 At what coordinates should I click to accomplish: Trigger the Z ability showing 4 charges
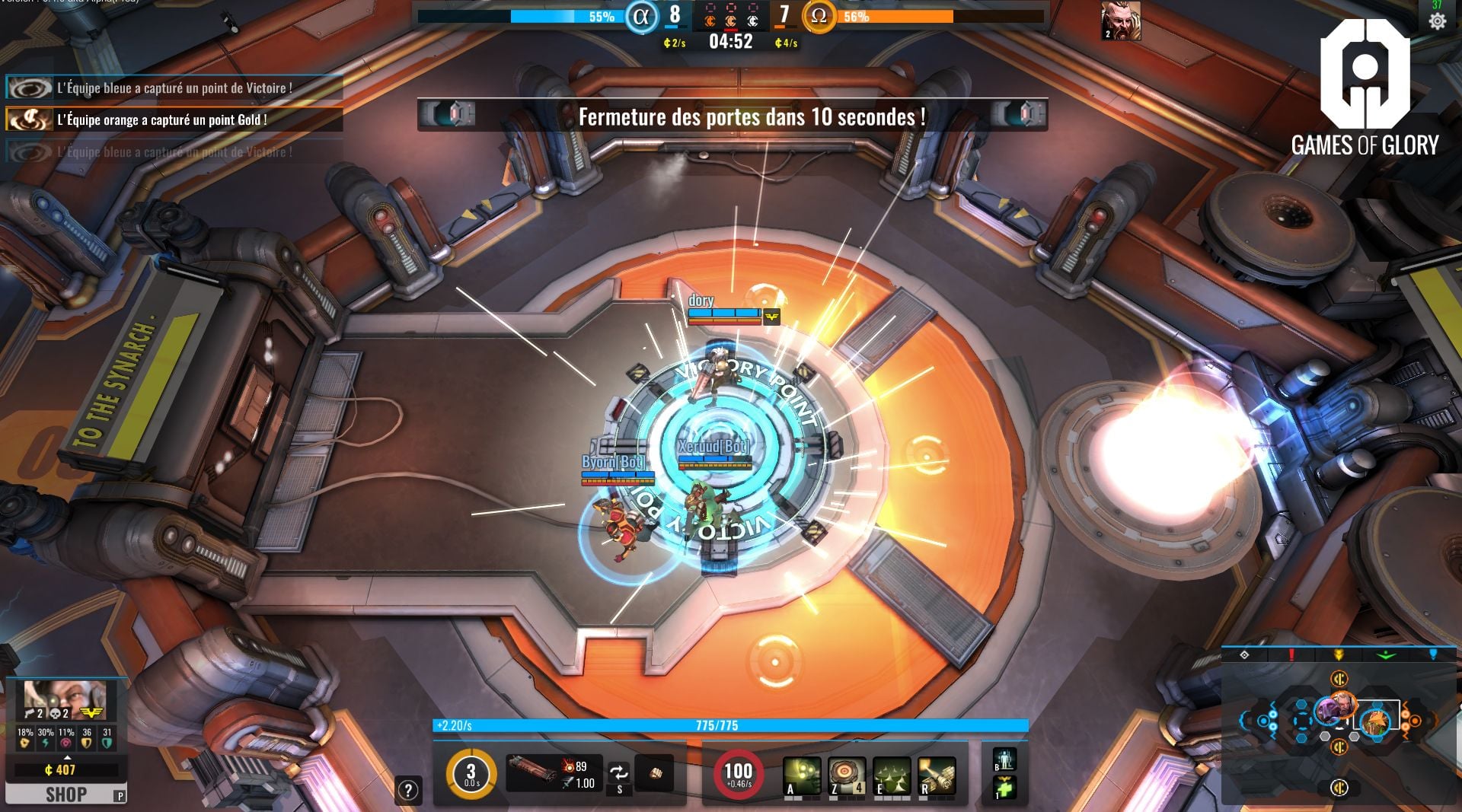[x=847, y=775]
